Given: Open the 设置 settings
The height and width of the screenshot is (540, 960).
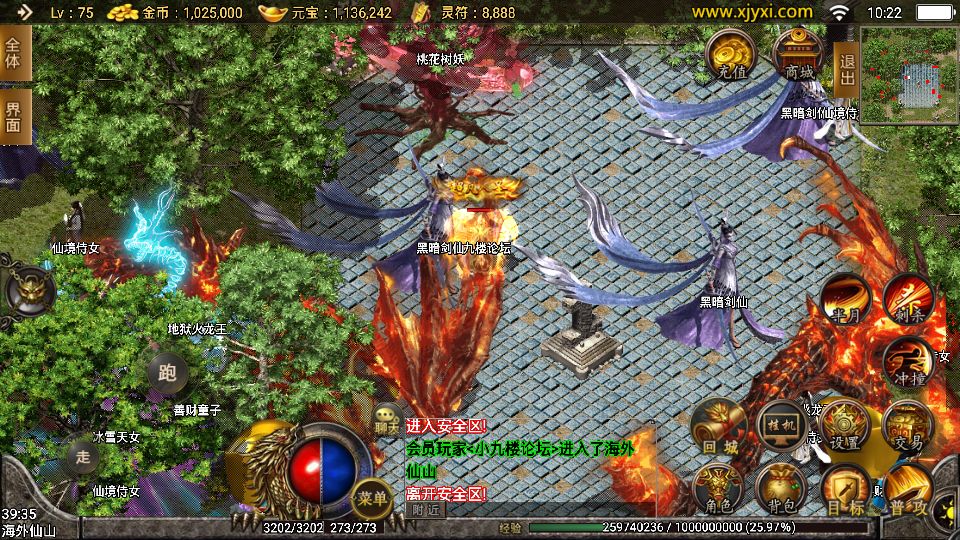Looking at the screenshot, I should point(844,426).
